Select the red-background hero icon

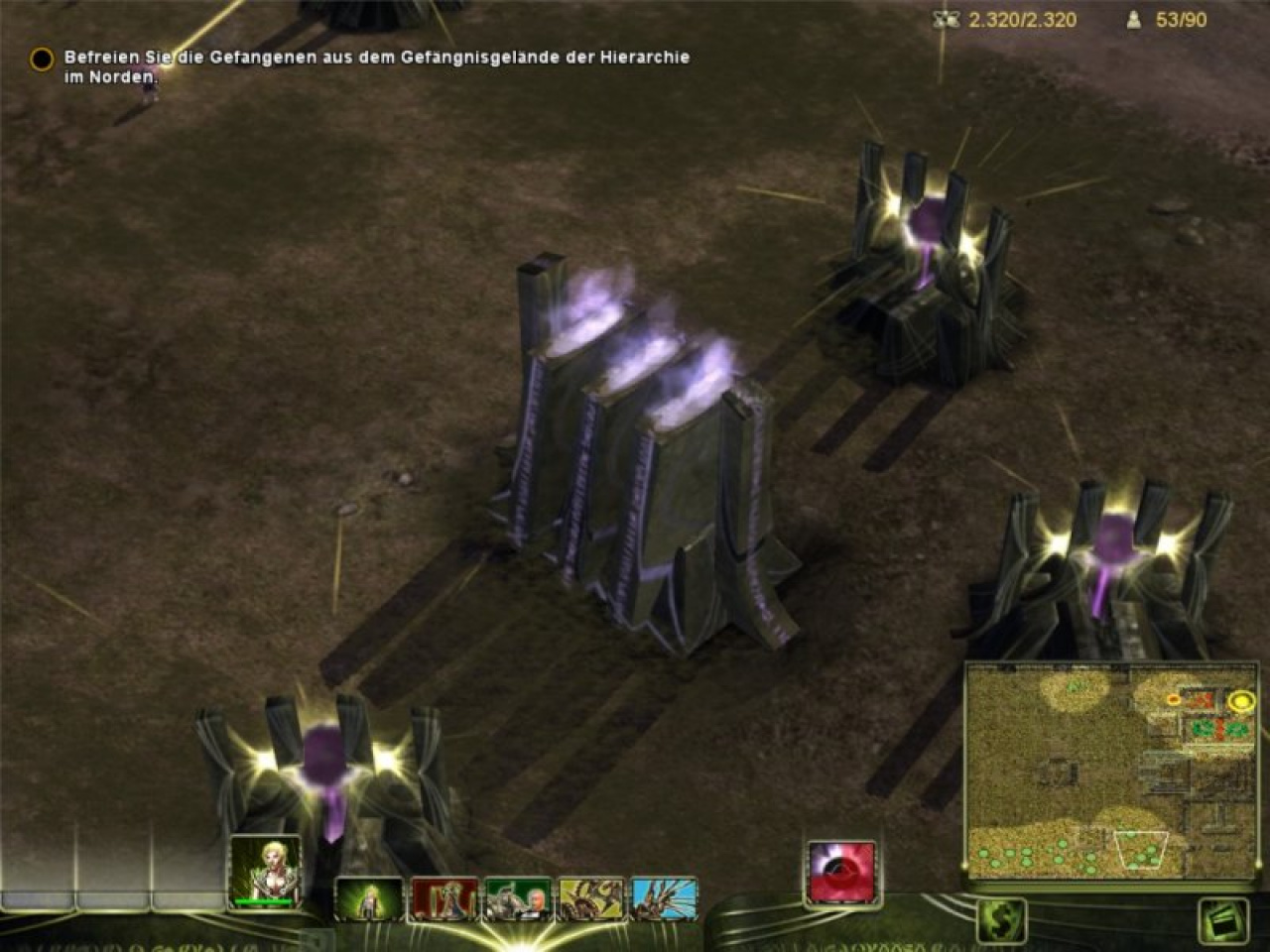(444, 899)
